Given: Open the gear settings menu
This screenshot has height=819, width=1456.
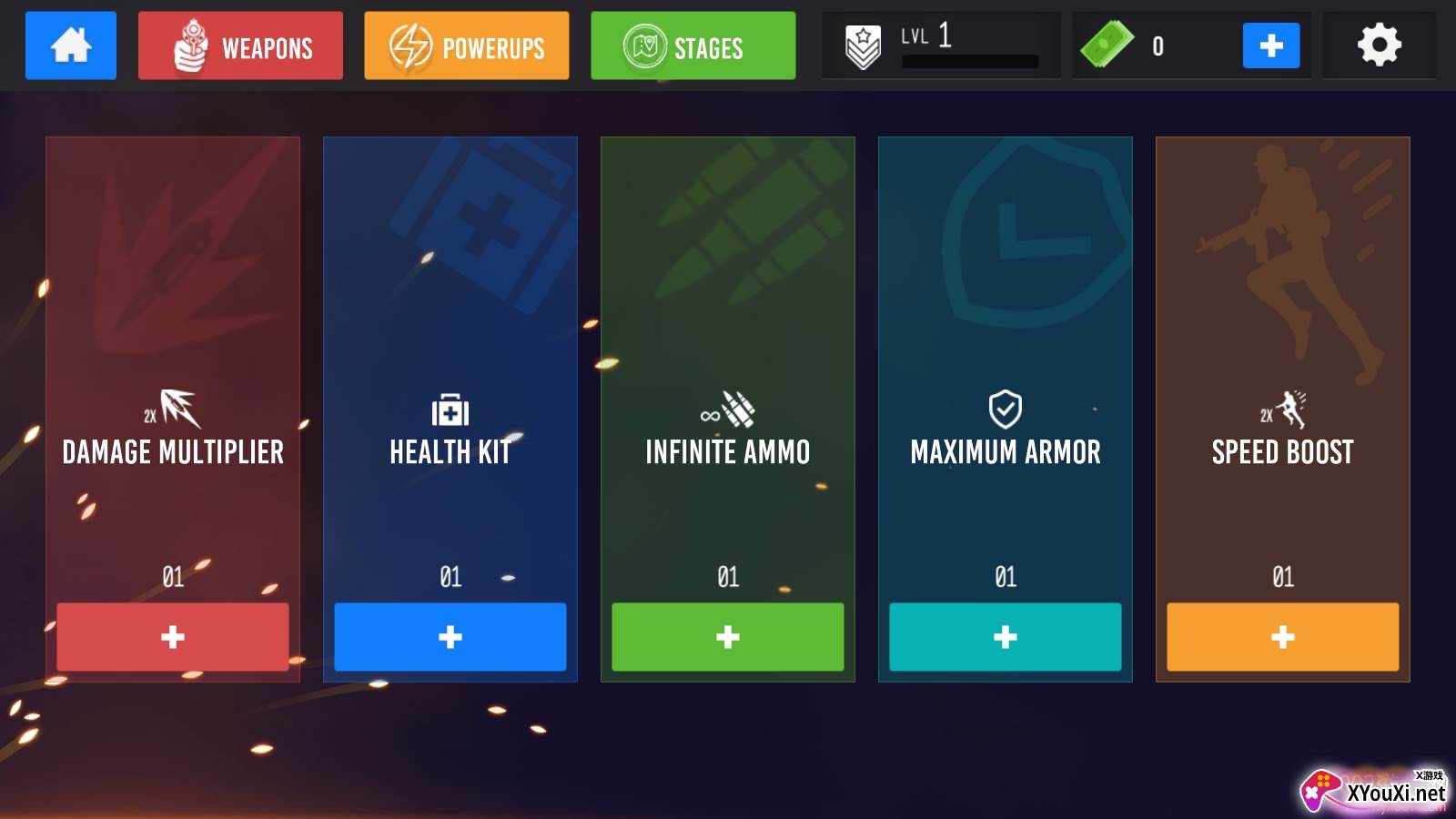Looking at the screenshot, I should click(x=1379, y=45).
